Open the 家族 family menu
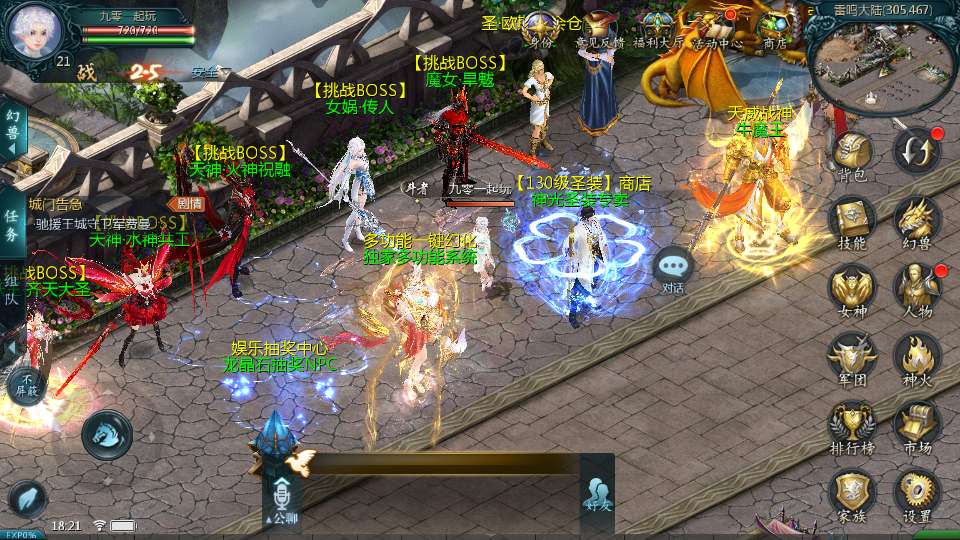 click(x=852, y=494)
